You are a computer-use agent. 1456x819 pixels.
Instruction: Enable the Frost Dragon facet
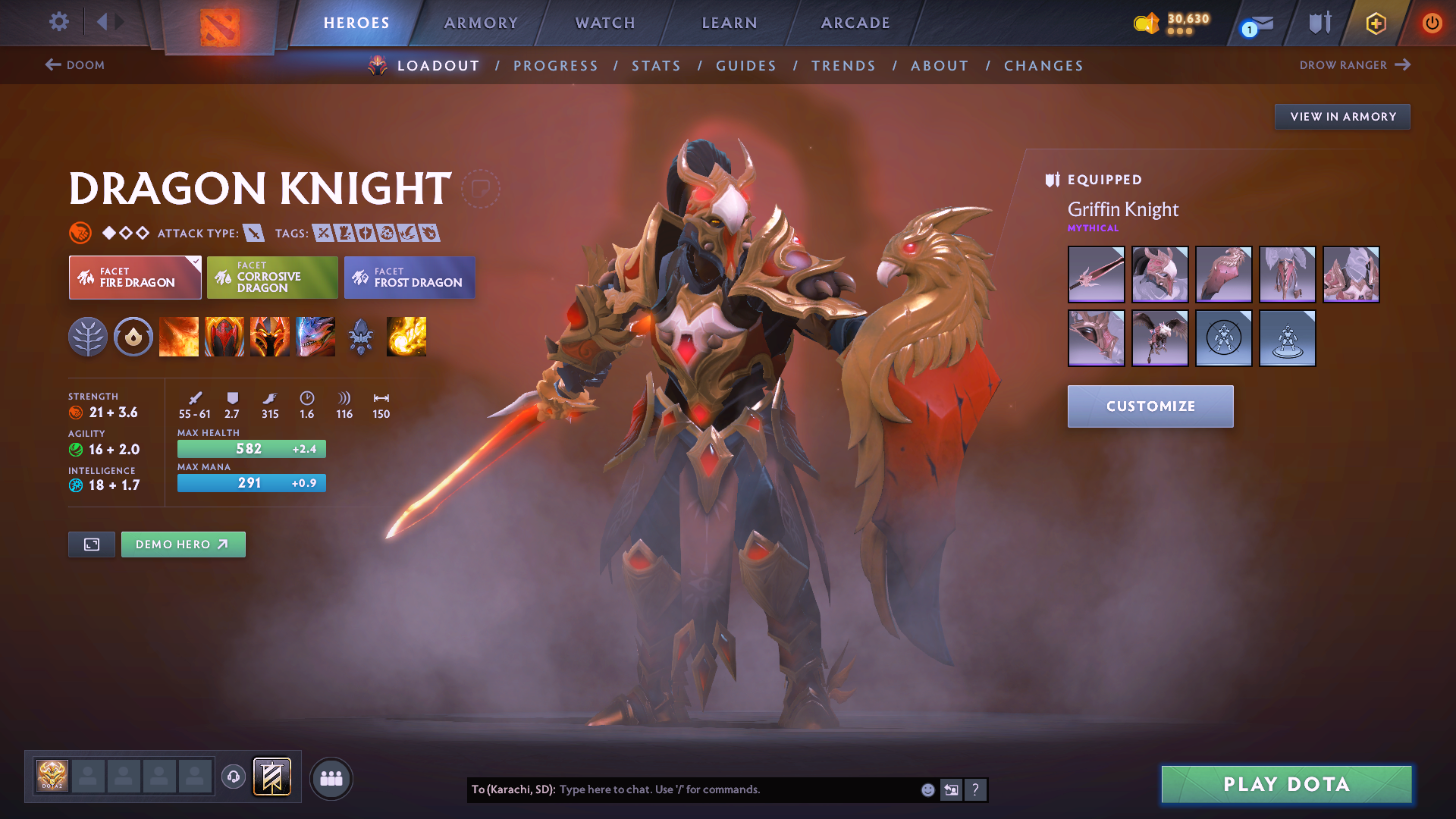pyautogui.click(x=409, y=278)
